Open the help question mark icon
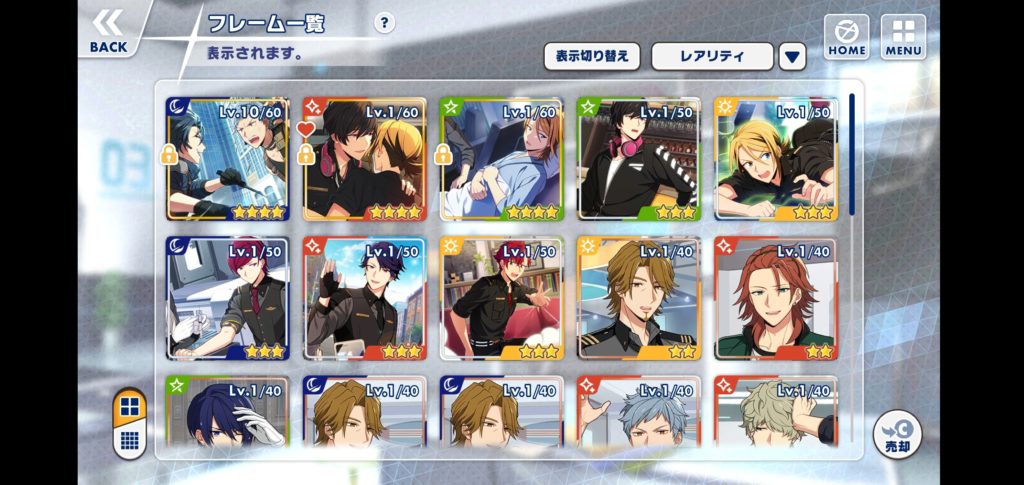 (x=384, y=24)
